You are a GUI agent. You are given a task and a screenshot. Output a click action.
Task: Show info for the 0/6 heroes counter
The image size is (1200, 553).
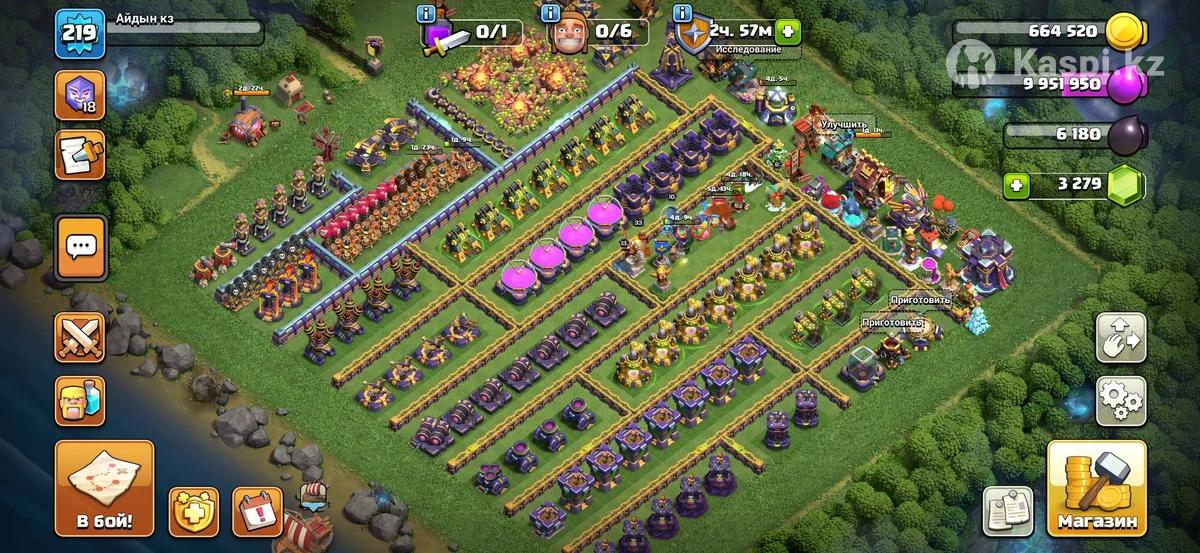(x=549, y=14)
